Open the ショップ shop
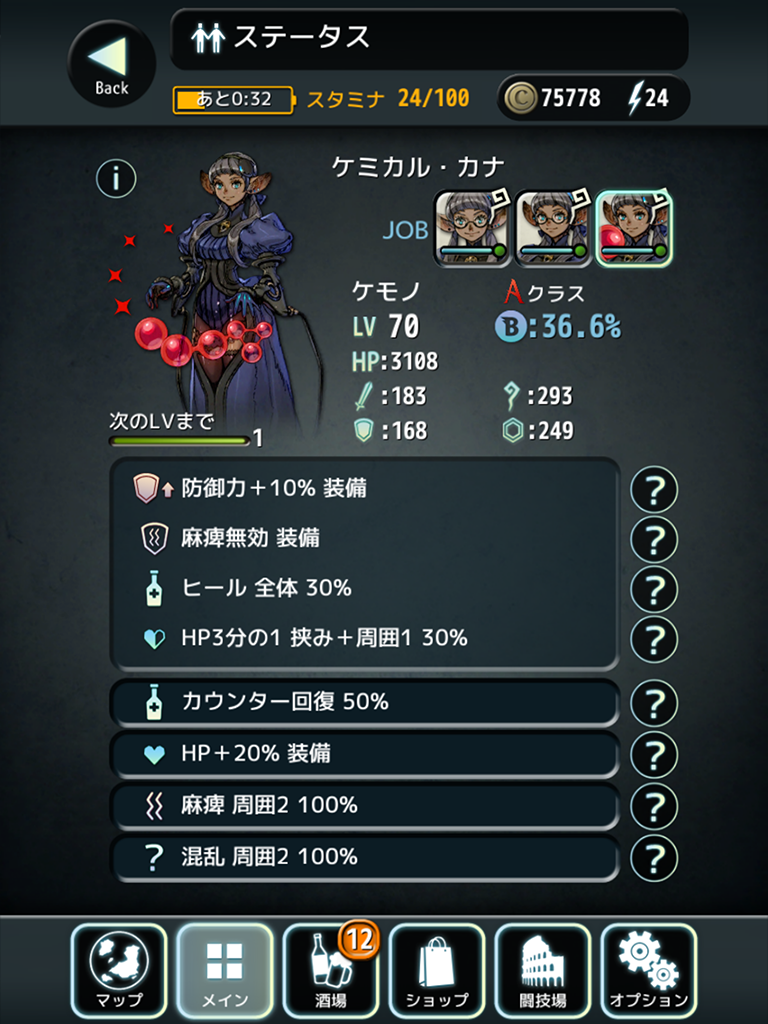The height and width of the screenshot is (1024, 768). point(437,970)
